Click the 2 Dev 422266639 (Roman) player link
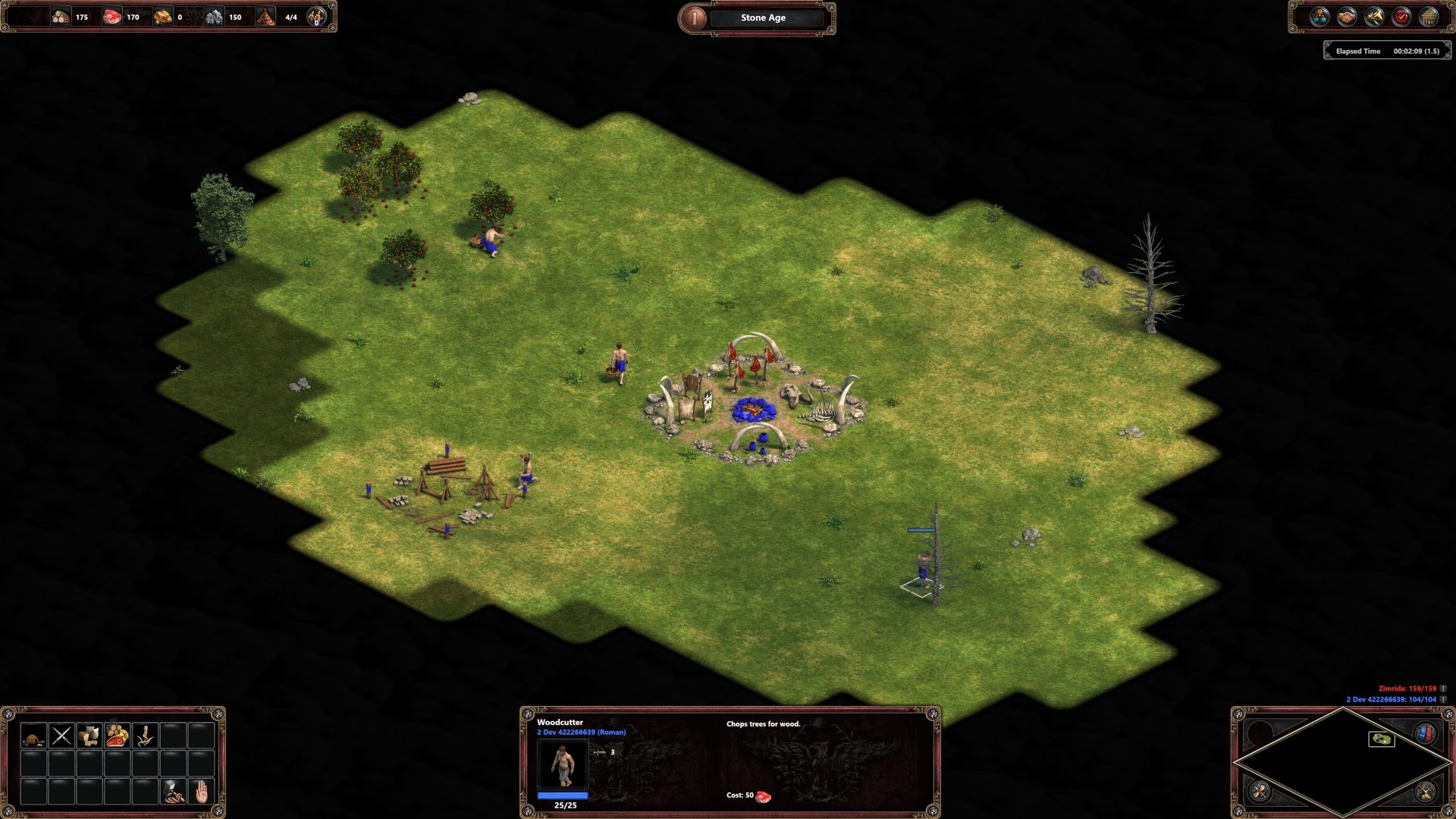The height and width of the screenshot is (819, 1456). (580, 733)
